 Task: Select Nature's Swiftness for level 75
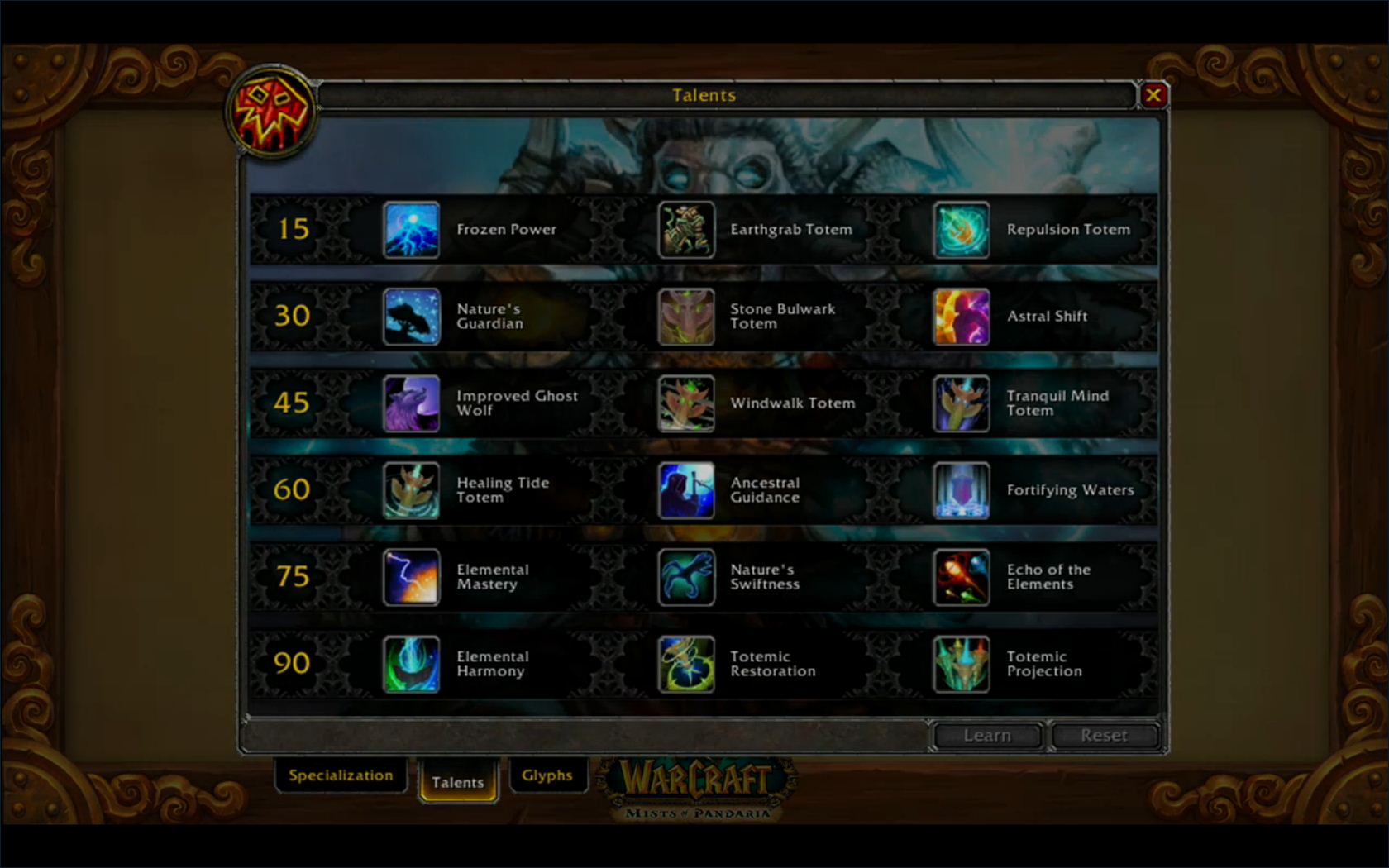pyautogui.click(x=686, y=577)
